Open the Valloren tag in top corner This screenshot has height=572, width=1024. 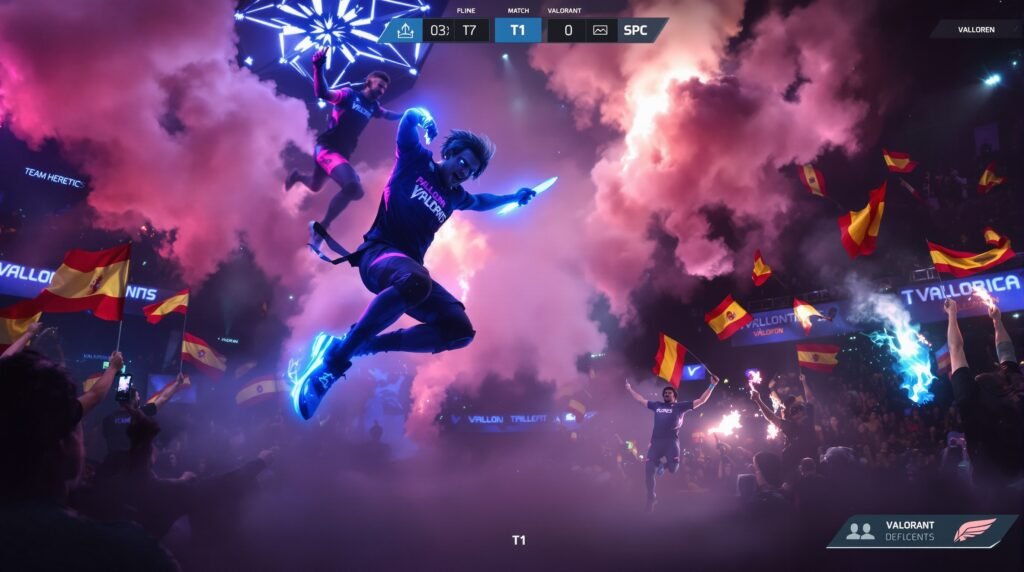tap(975, 30)
